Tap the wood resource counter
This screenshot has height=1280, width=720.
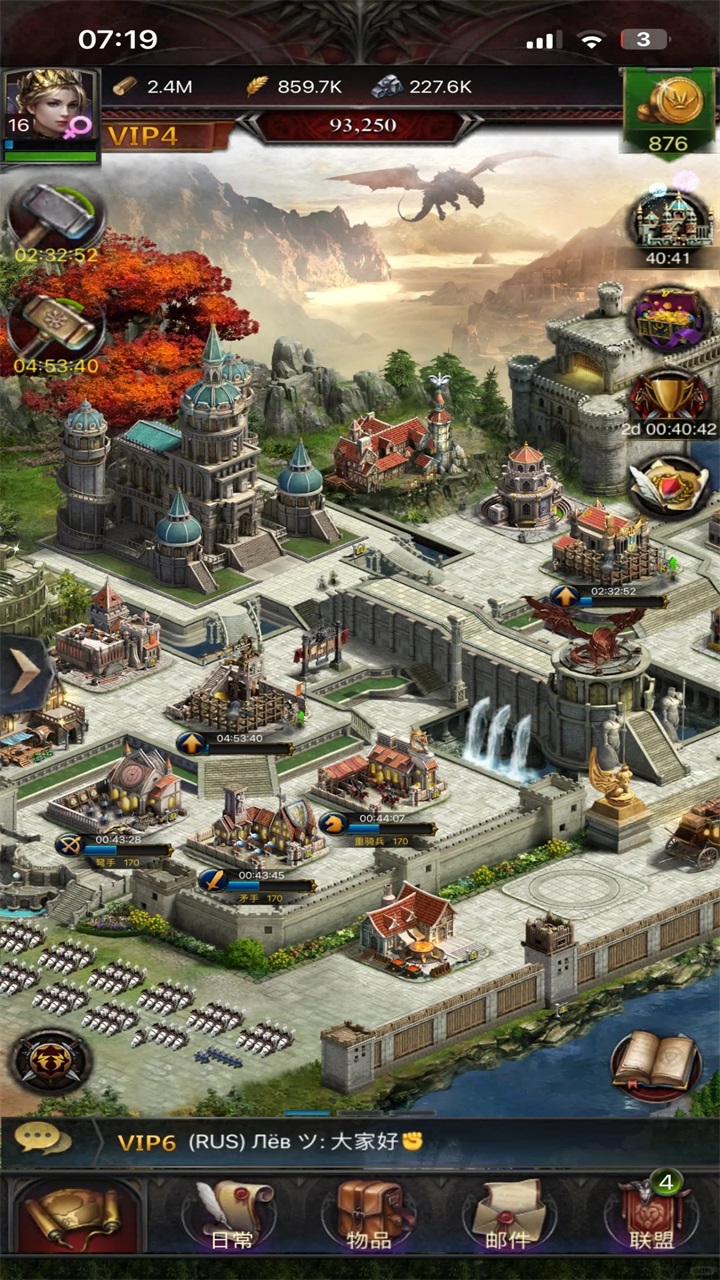(x=153, y=87)
